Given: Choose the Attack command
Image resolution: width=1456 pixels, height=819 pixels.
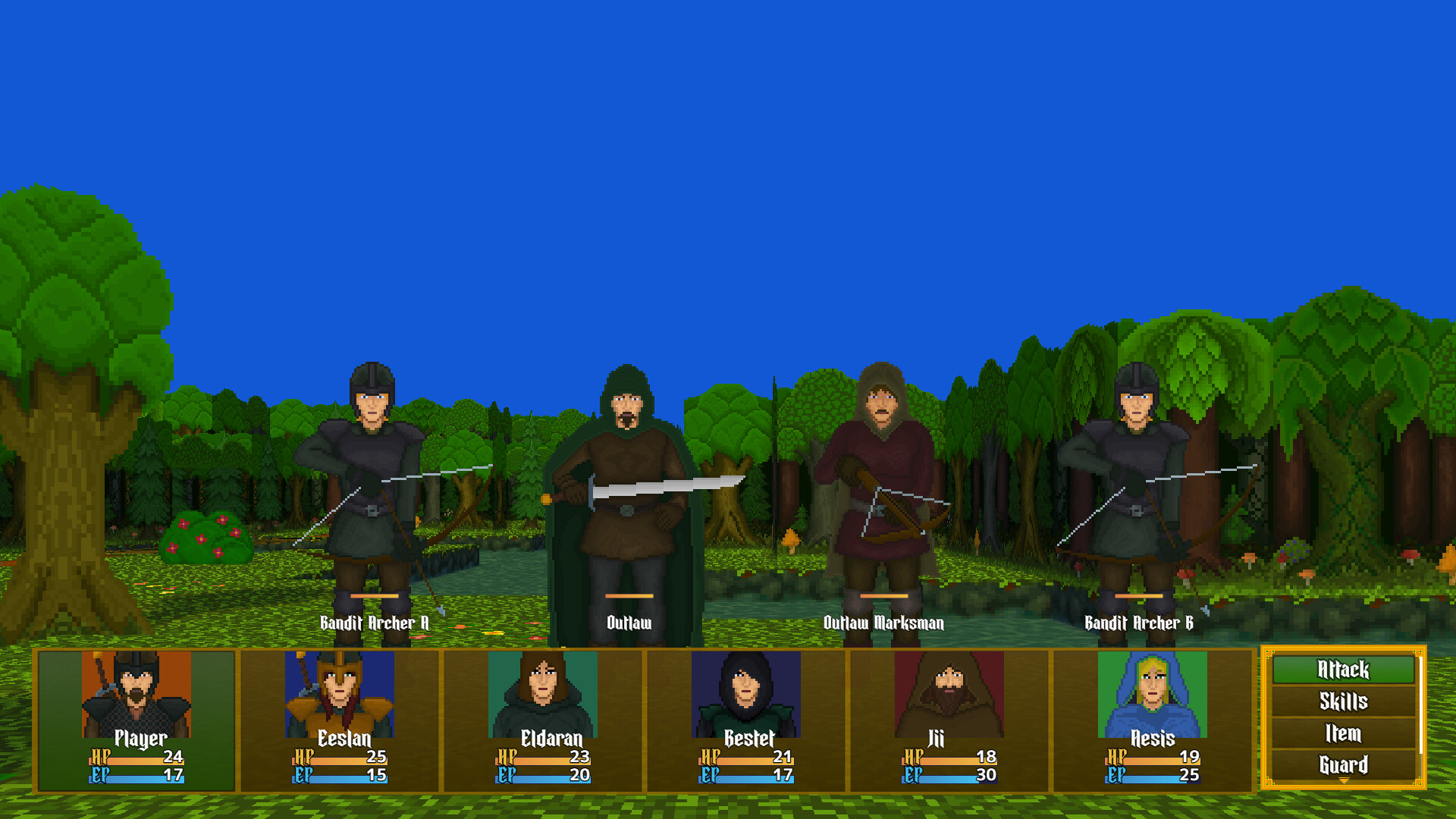Looking at the screenshot, I should click(1342, 670).
